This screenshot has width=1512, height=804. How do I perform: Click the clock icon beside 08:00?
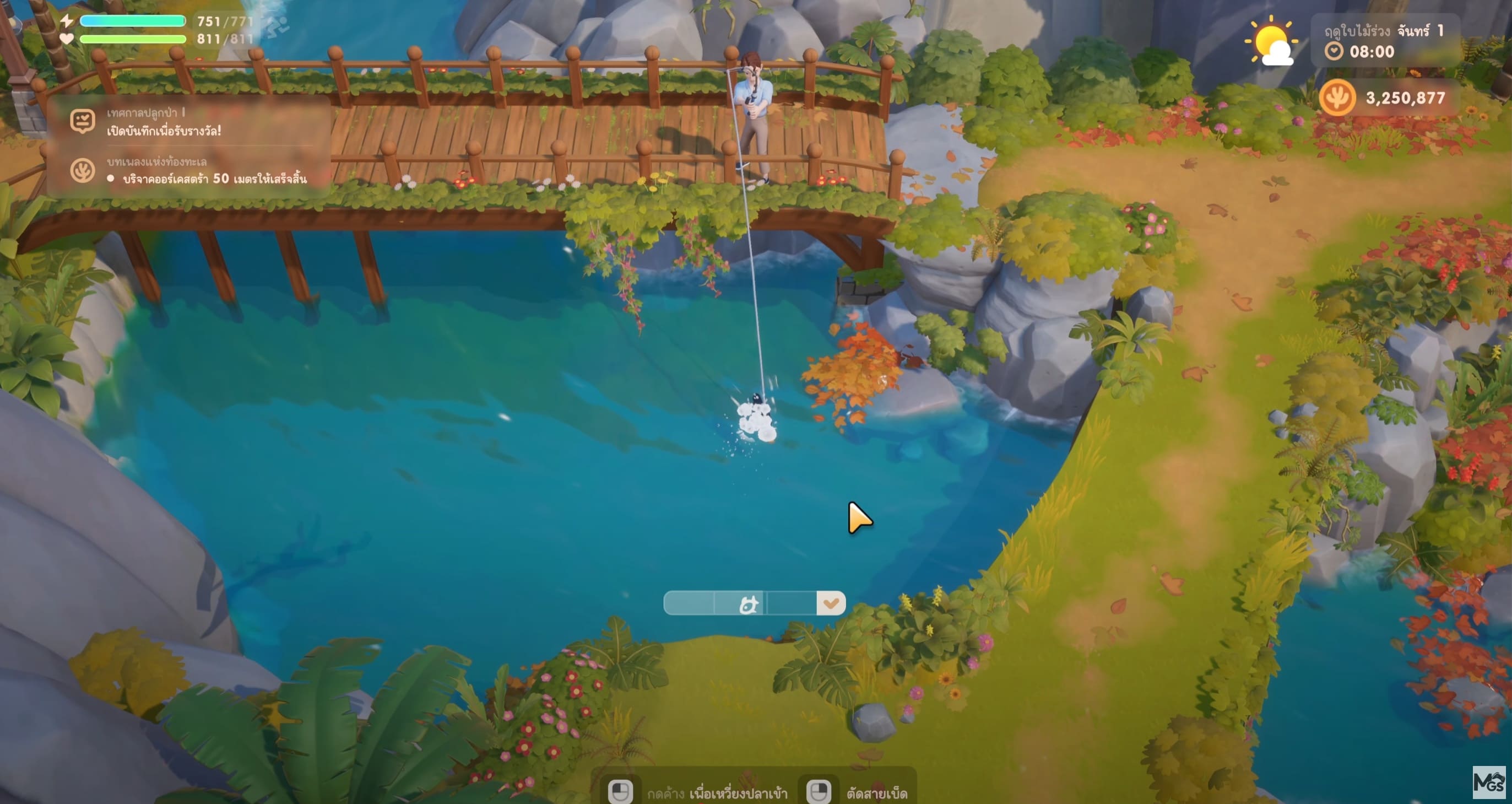[x=1334, y=52]
